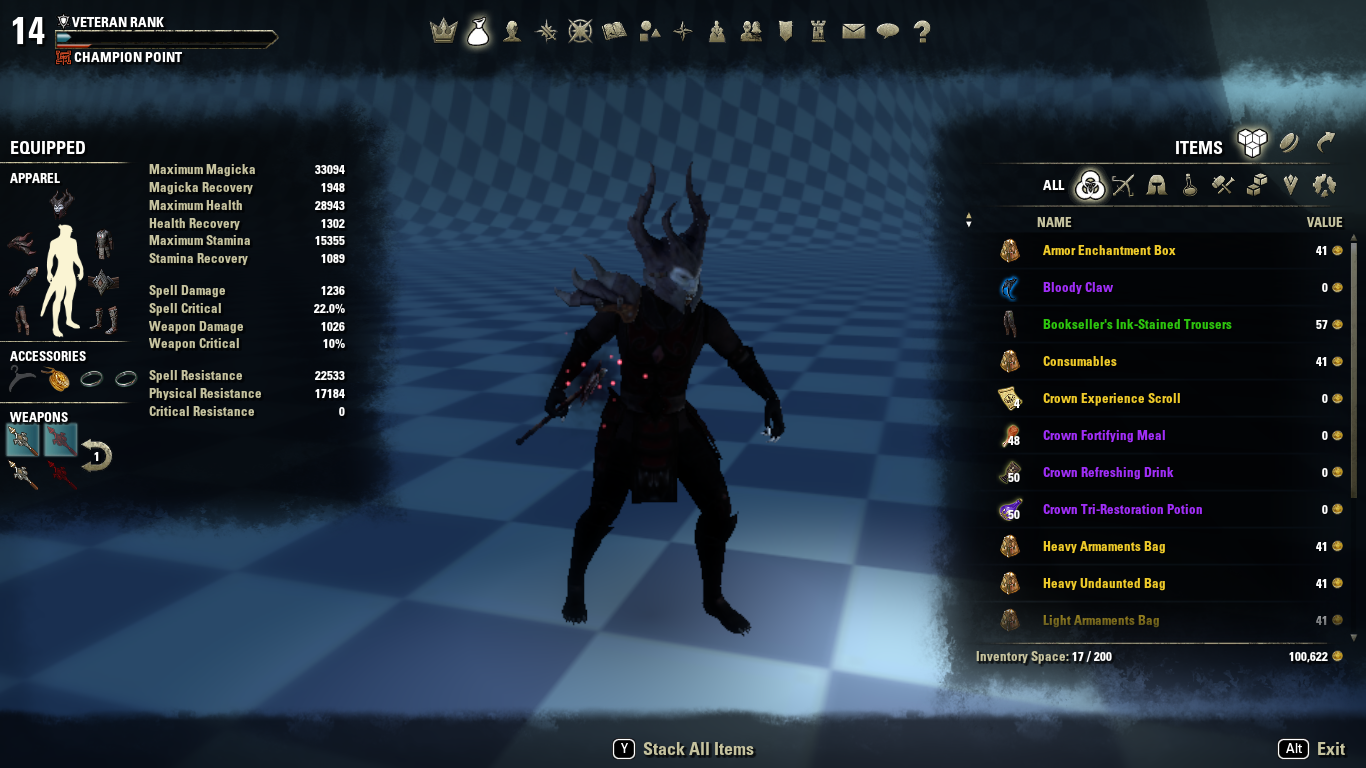Toggle the Name column sort arrows
The height and width of the screenshot is (768, 1366).
pos(968,220)
